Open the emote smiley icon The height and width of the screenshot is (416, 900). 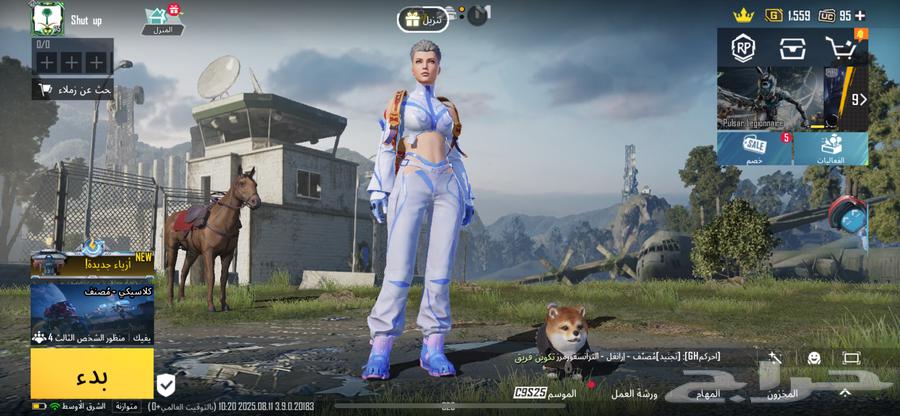pyautogui.click(x=814, y=358)
